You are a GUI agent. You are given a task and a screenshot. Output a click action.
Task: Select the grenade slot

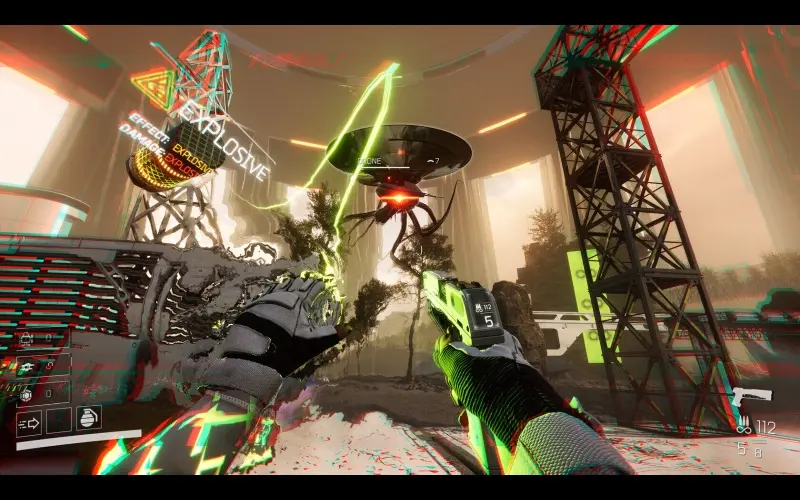point(87,419)
